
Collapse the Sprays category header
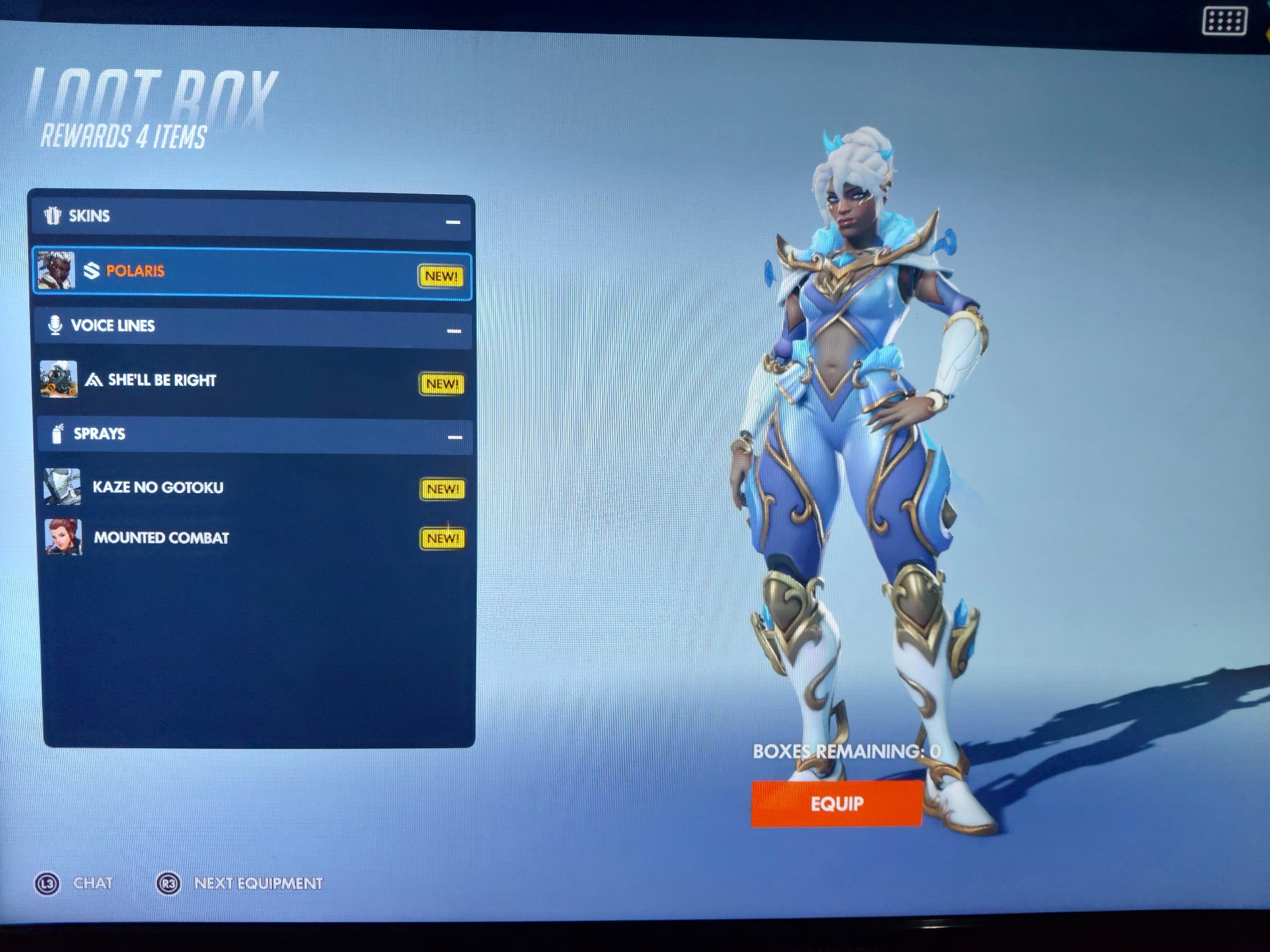(455, 437)
